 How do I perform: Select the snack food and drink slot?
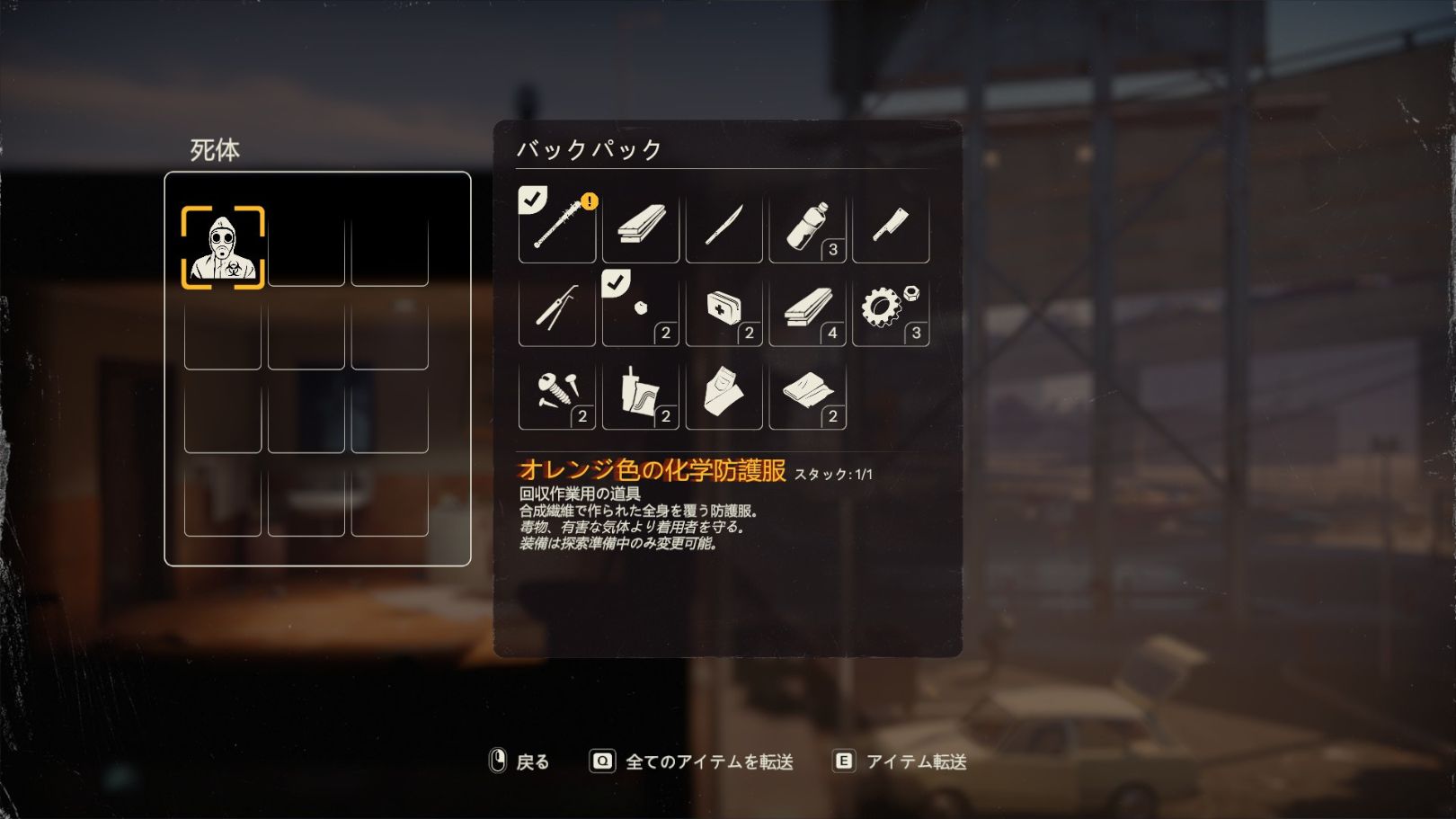[640, 392]
